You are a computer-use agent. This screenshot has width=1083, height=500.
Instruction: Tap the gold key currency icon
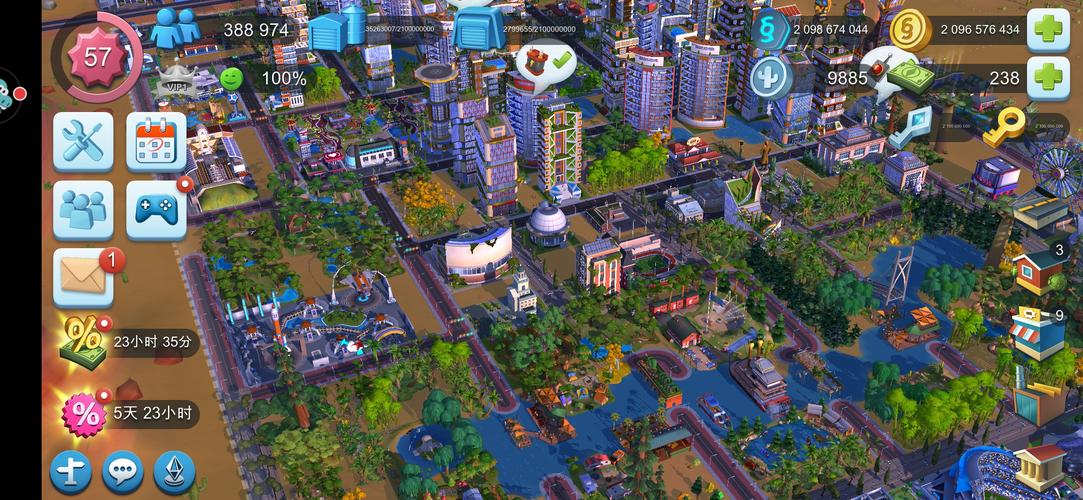[x=1002, y=125]
